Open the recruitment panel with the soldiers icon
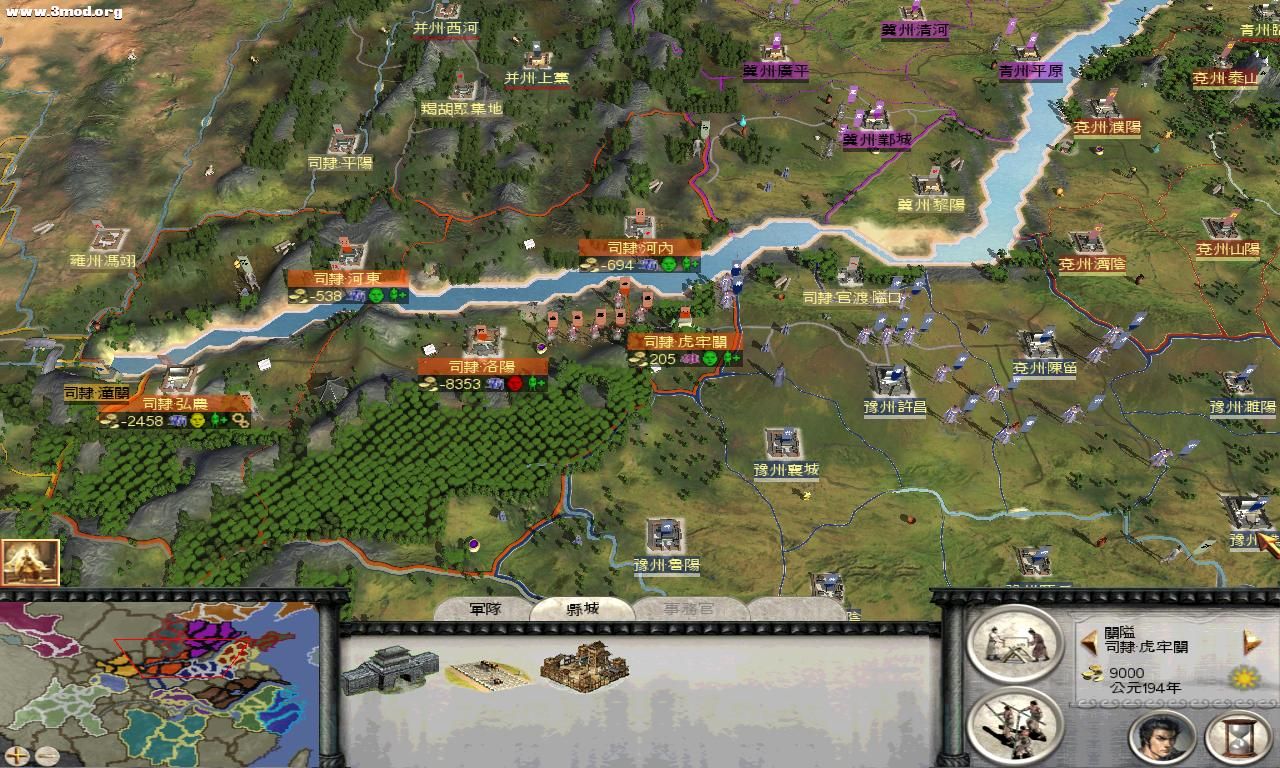This screenshot has height=768, width=1280. 1014,727
